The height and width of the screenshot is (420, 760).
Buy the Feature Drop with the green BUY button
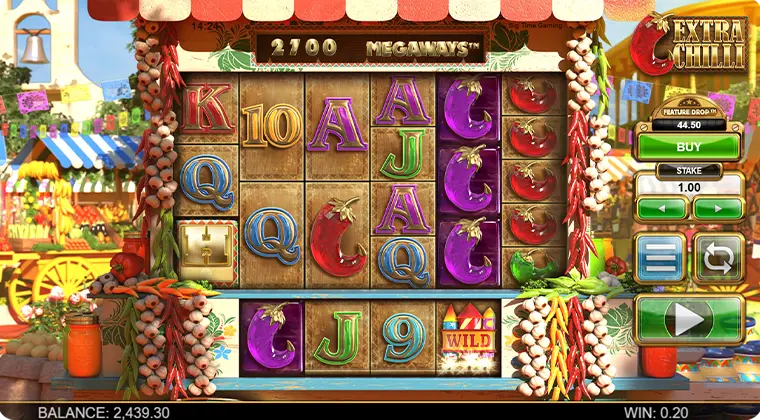689,146
